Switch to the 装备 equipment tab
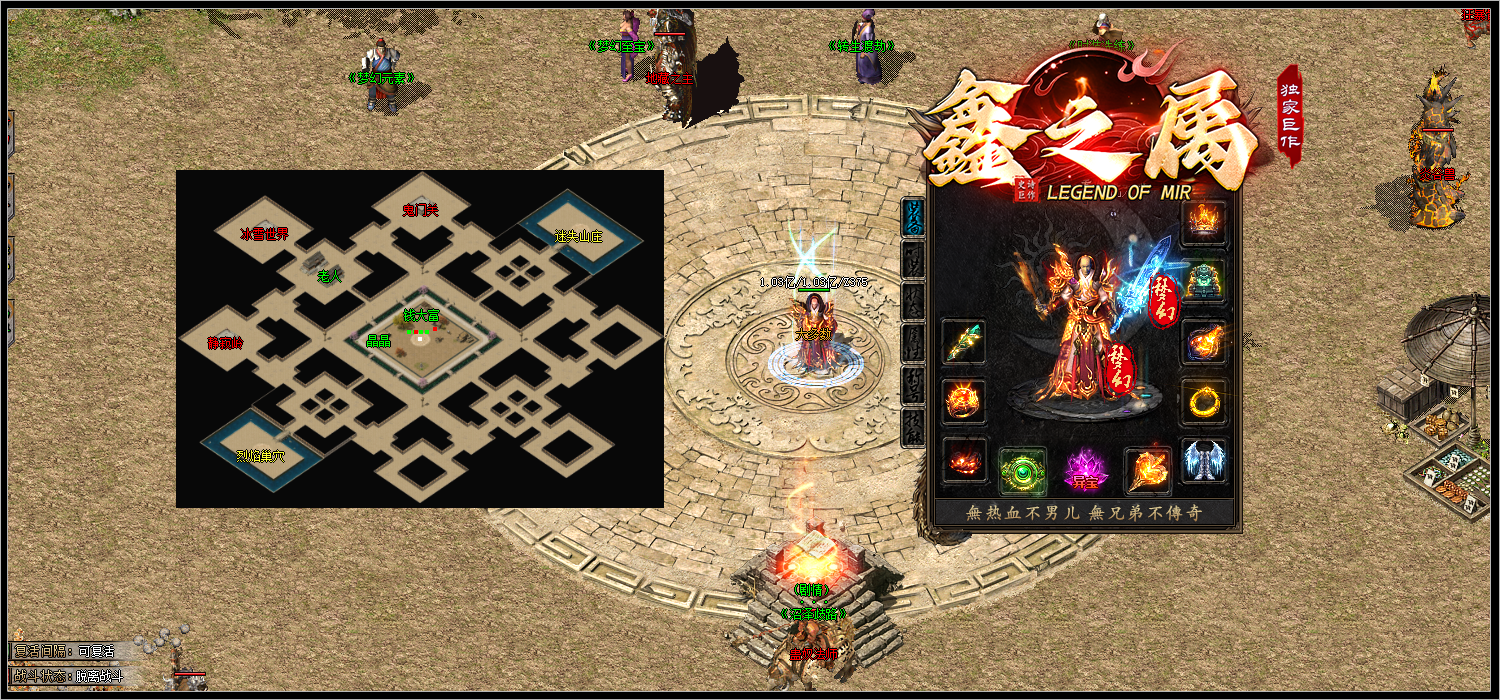1500x700 pixels. pyautogui.click(x=913, y=217)
